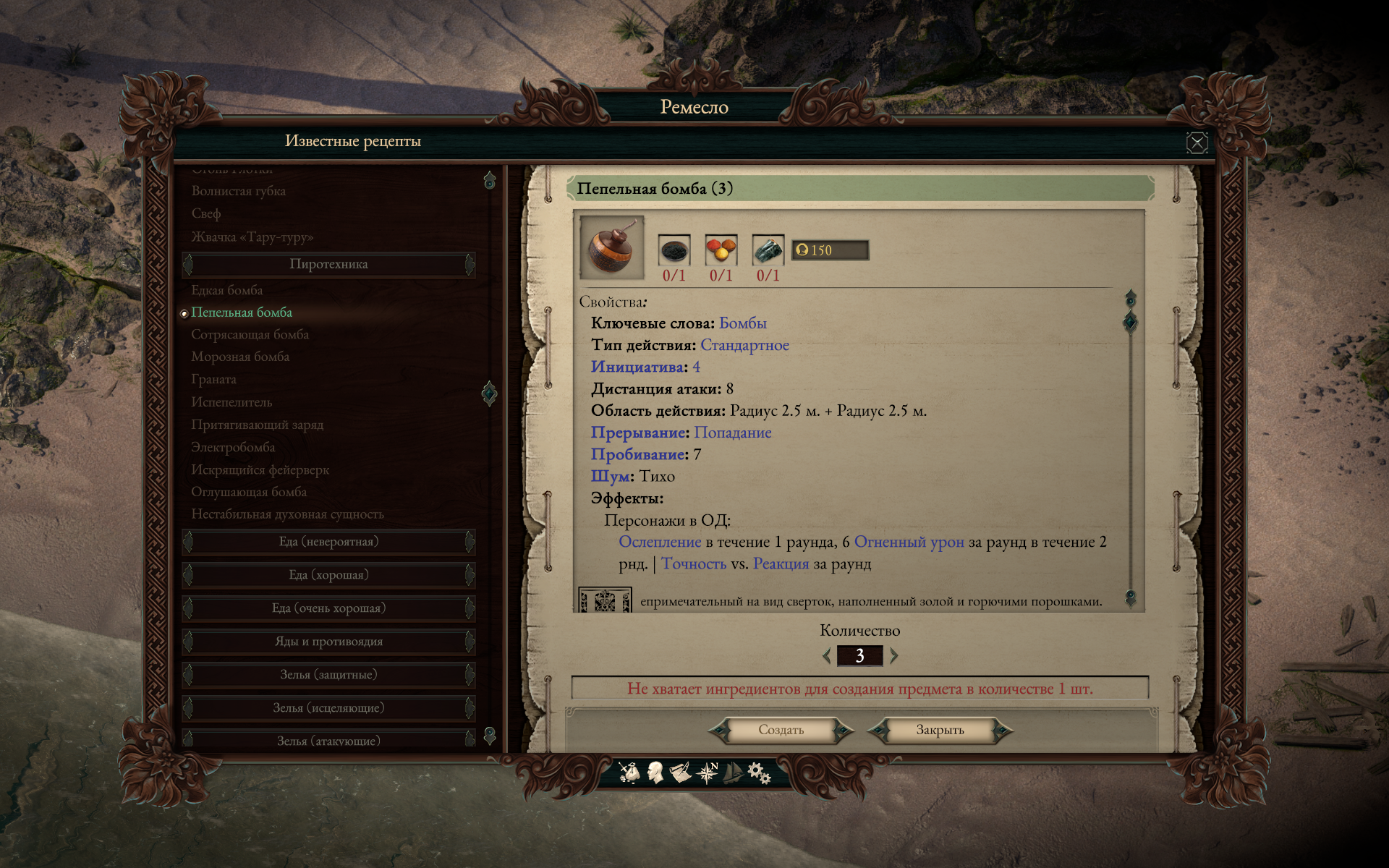Click the Огненный урон keyword link
This screenshot has width=1389, height=868.
tap(909, 542)
